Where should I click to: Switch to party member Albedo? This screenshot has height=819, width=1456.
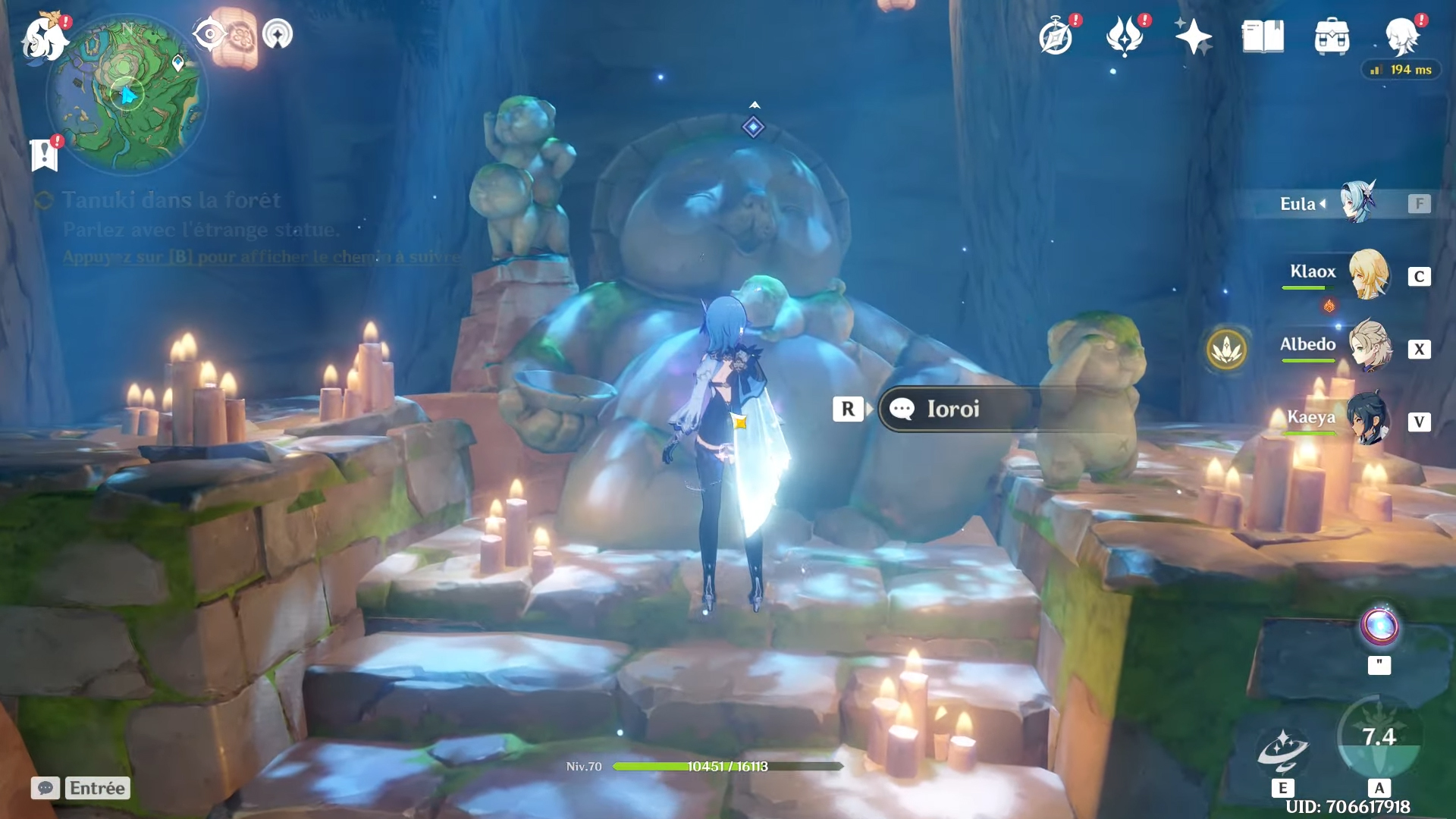pyautogui.click(x=1370, y=347)
